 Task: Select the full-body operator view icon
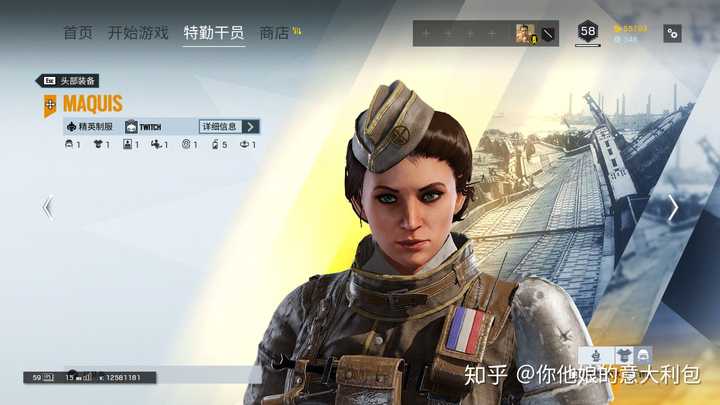596,355
